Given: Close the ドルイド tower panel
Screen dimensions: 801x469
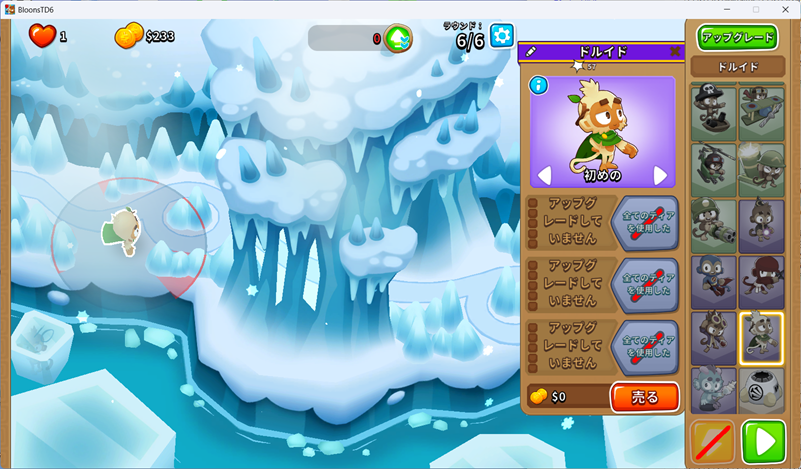Looking at the screenshot, I should click(675, 51).
